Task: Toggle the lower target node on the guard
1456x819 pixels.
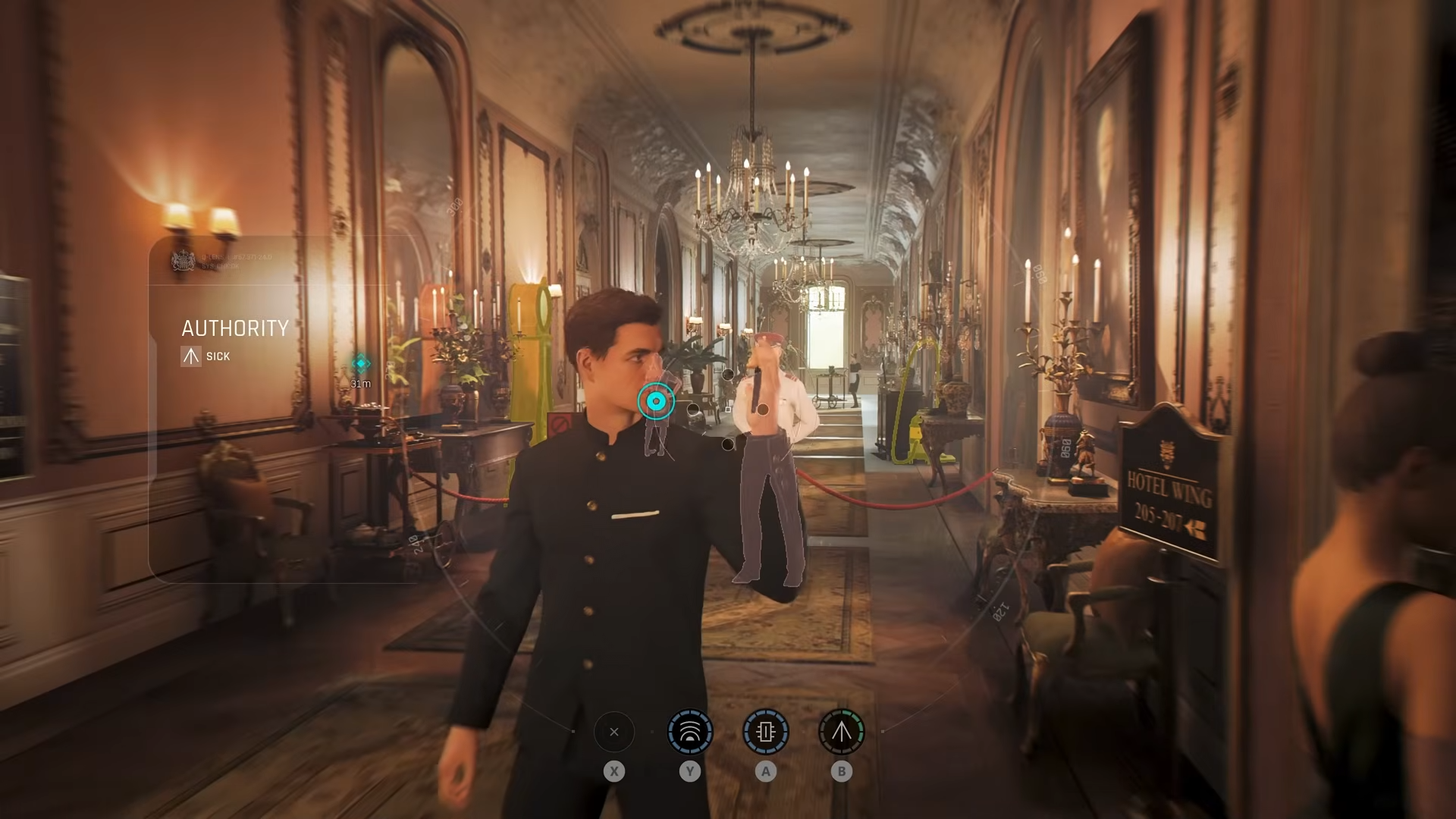Action: tap(728, 444)
